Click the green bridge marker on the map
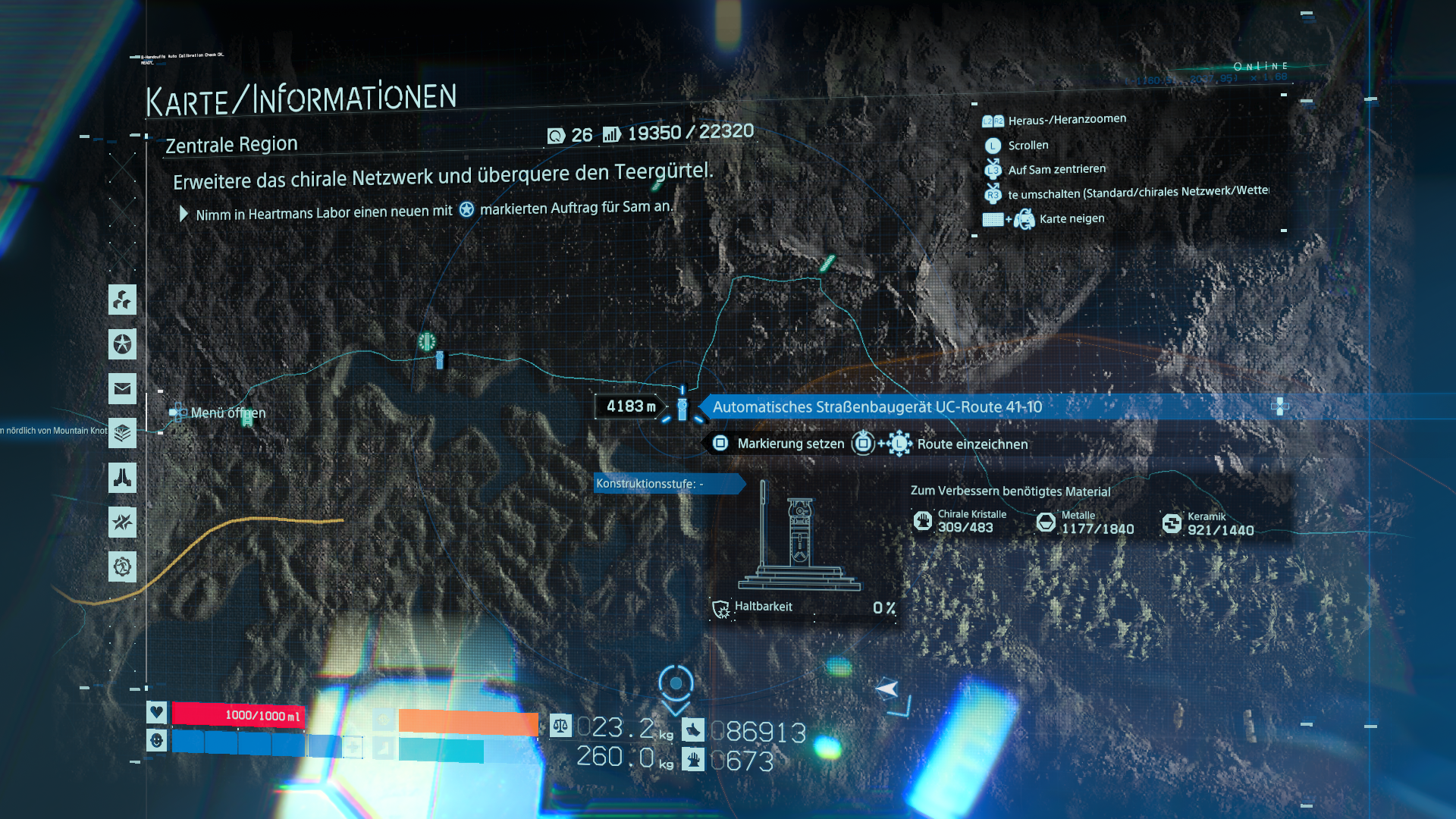Screen dimensions: 1456x819 (x=827, y=263)
